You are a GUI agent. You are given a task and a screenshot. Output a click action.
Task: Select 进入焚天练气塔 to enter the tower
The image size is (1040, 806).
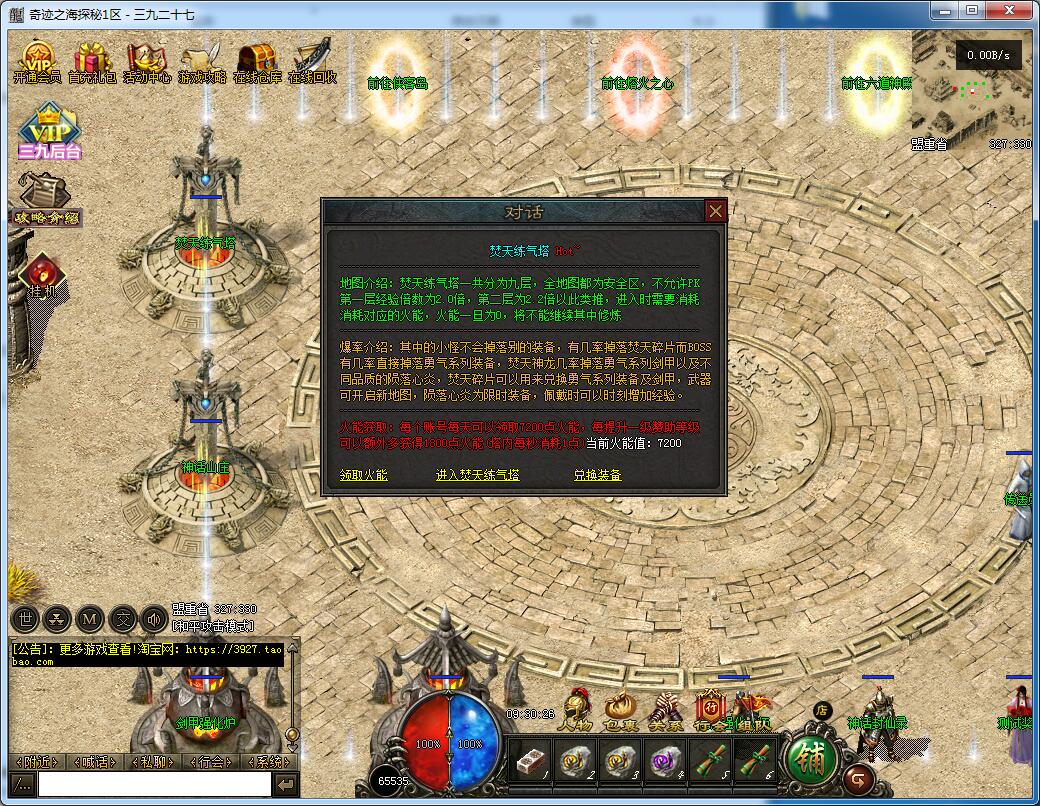[477, 475]
